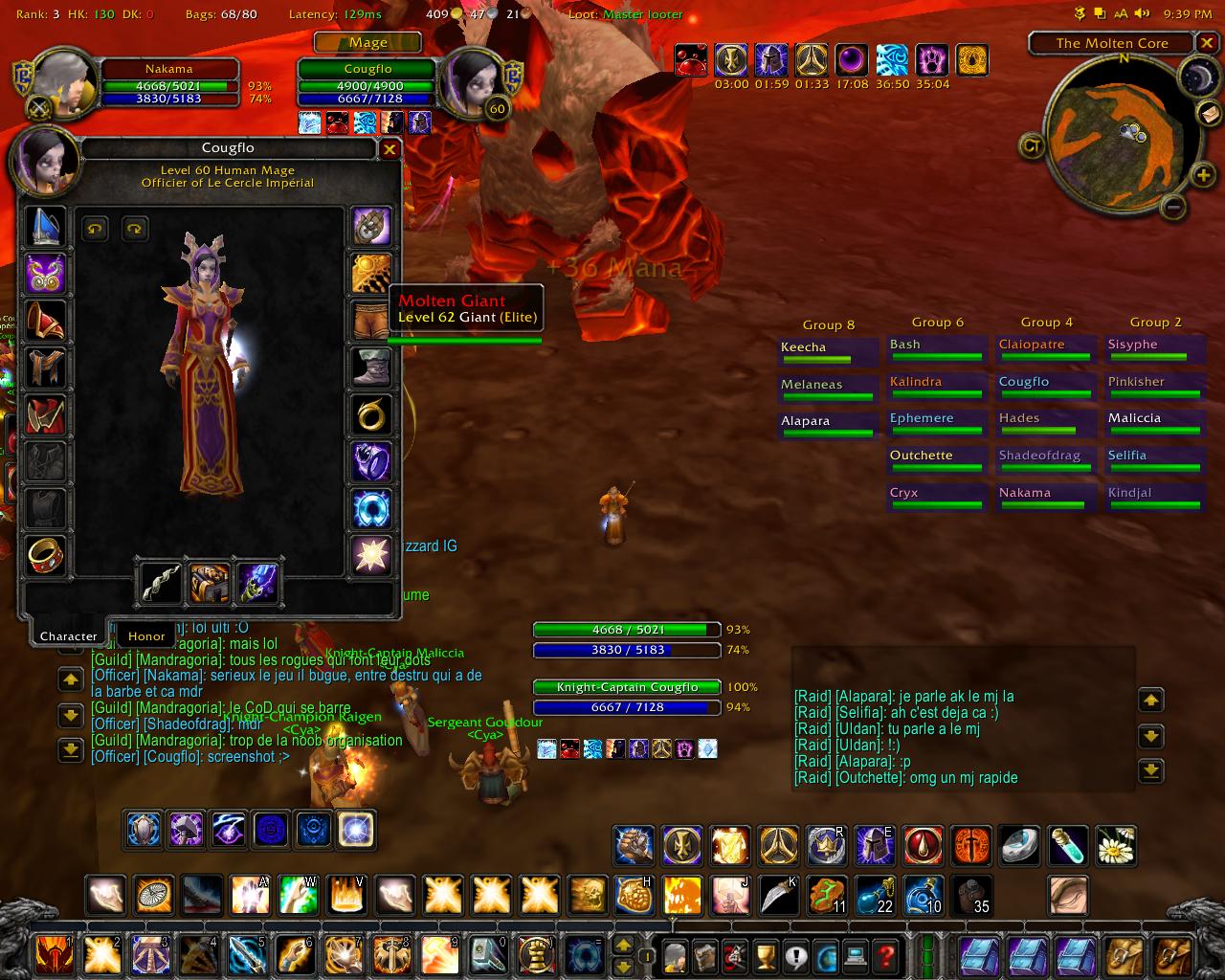Select raid member Keecha in Group 8

click(826, 350)
